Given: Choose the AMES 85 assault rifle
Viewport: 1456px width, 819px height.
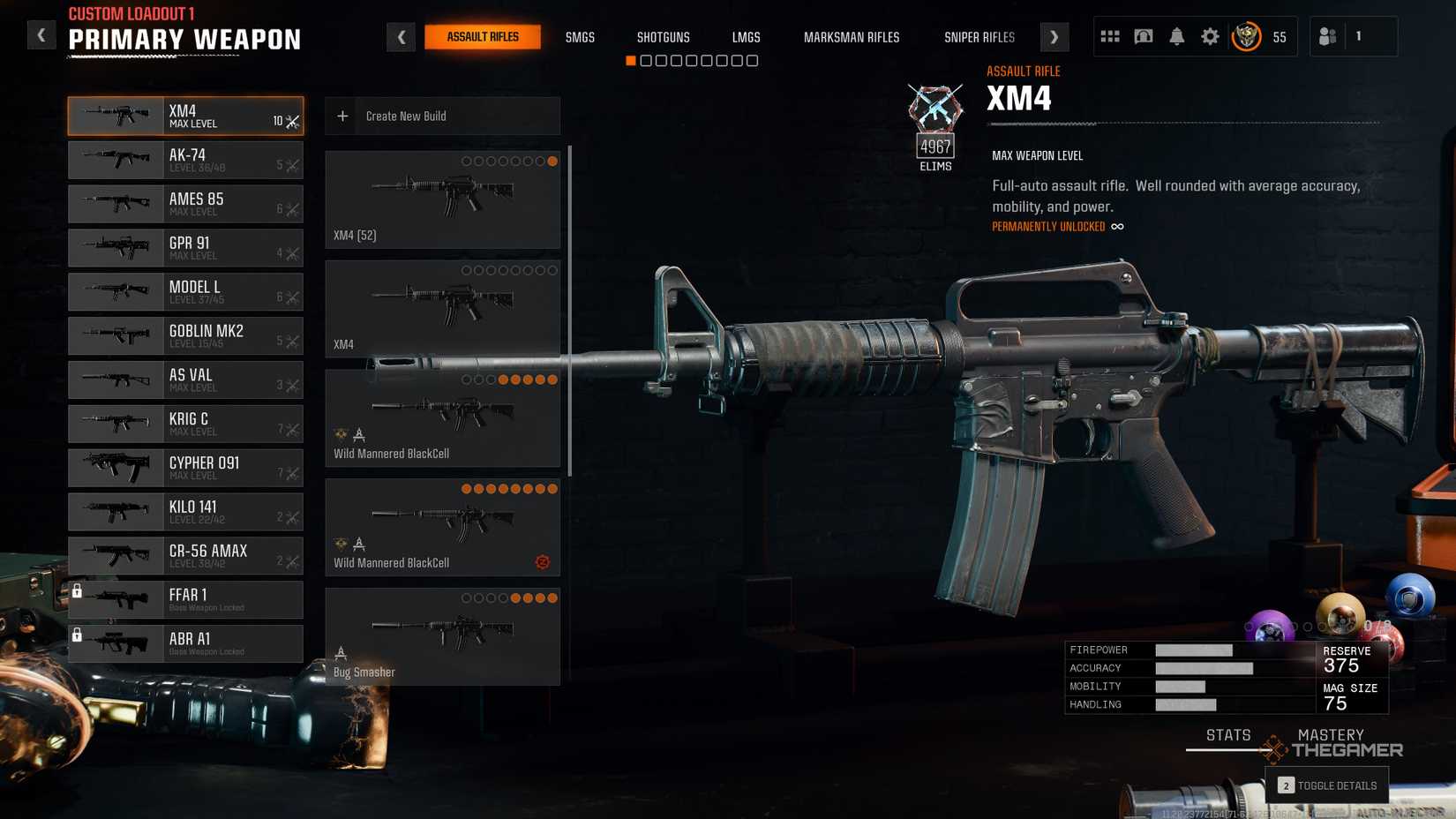Looking at the screenshot, I should (x=185, y=204).
